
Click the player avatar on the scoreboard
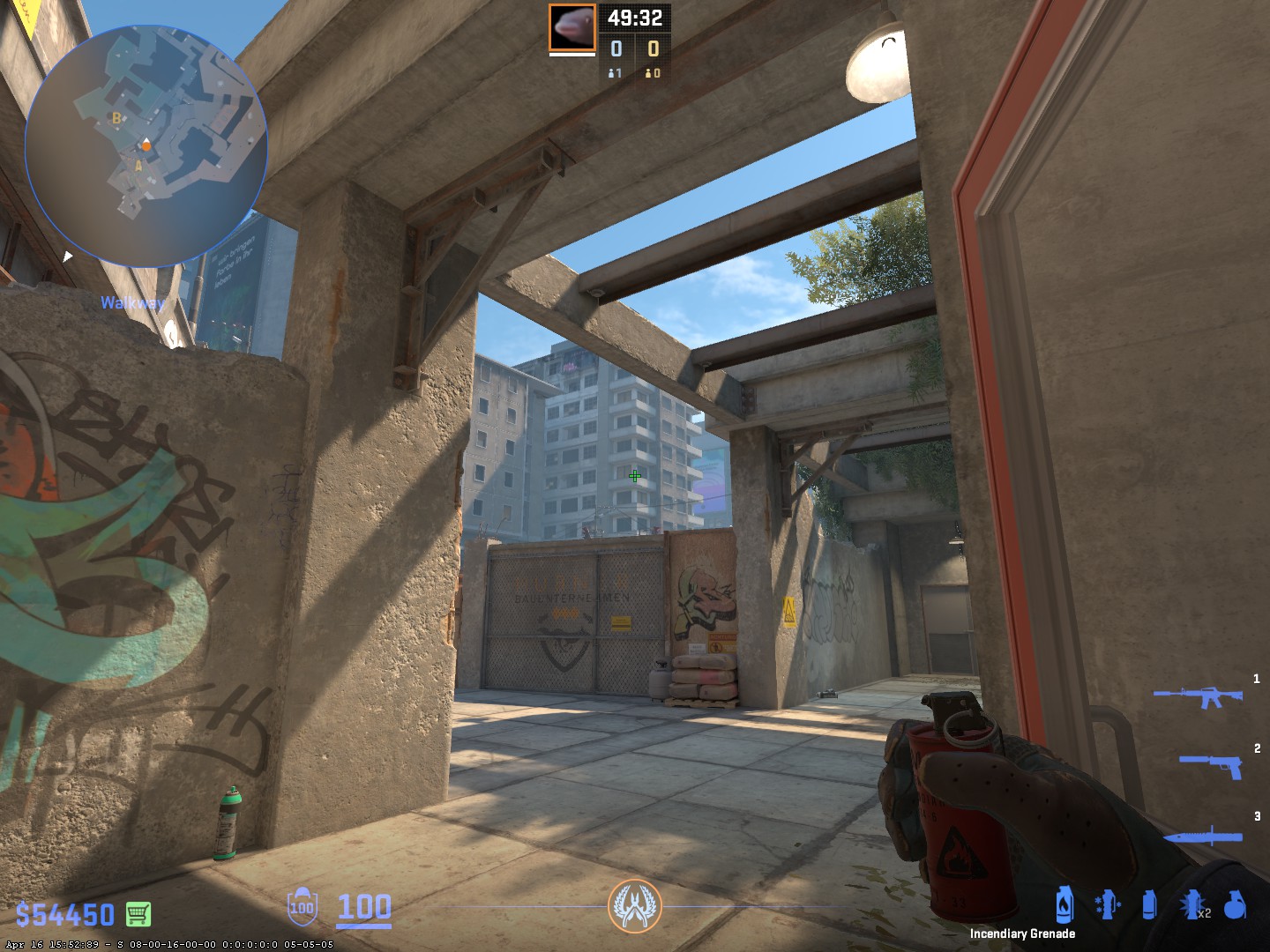(x=572, y=27)
